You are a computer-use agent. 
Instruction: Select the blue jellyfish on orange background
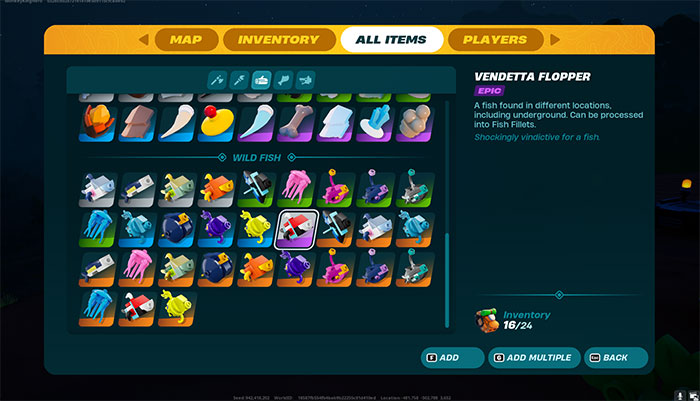coord(98,305)
